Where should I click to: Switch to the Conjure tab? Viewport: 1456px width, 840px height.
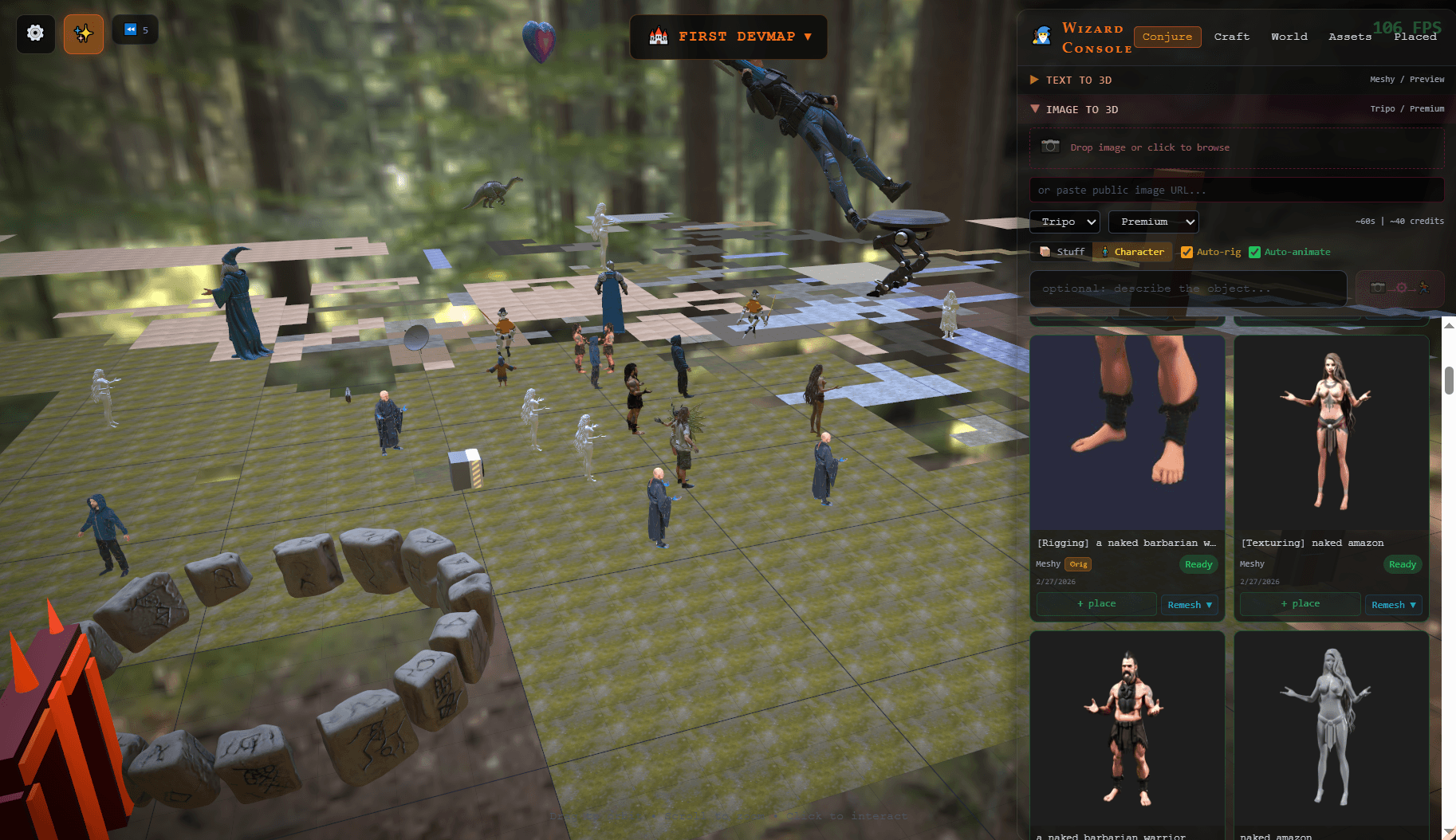pos(1167,37)
